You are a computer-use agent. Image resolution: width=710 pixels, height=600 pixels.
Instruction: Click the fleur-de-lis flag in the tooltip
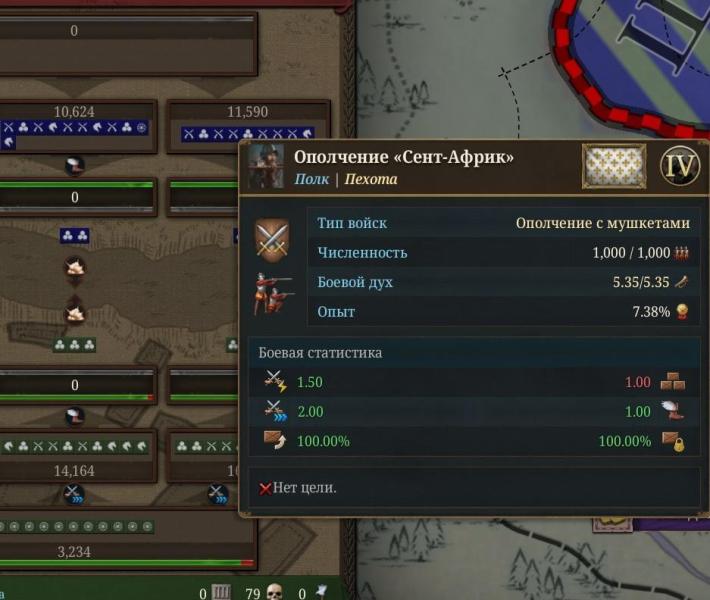614,166
